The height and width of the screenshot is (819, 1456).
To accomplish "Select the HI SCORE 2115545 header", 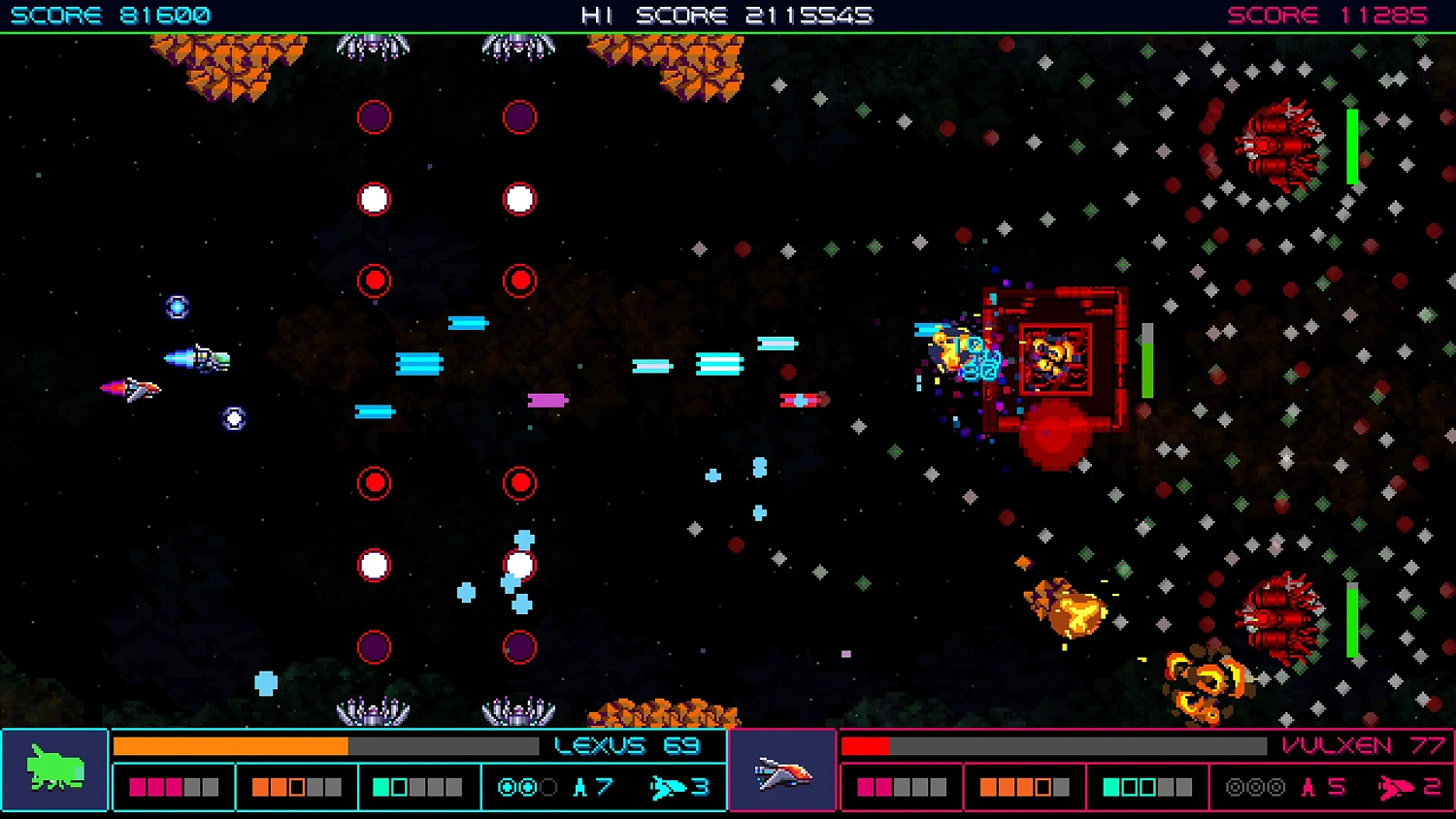I will [728, 15].
